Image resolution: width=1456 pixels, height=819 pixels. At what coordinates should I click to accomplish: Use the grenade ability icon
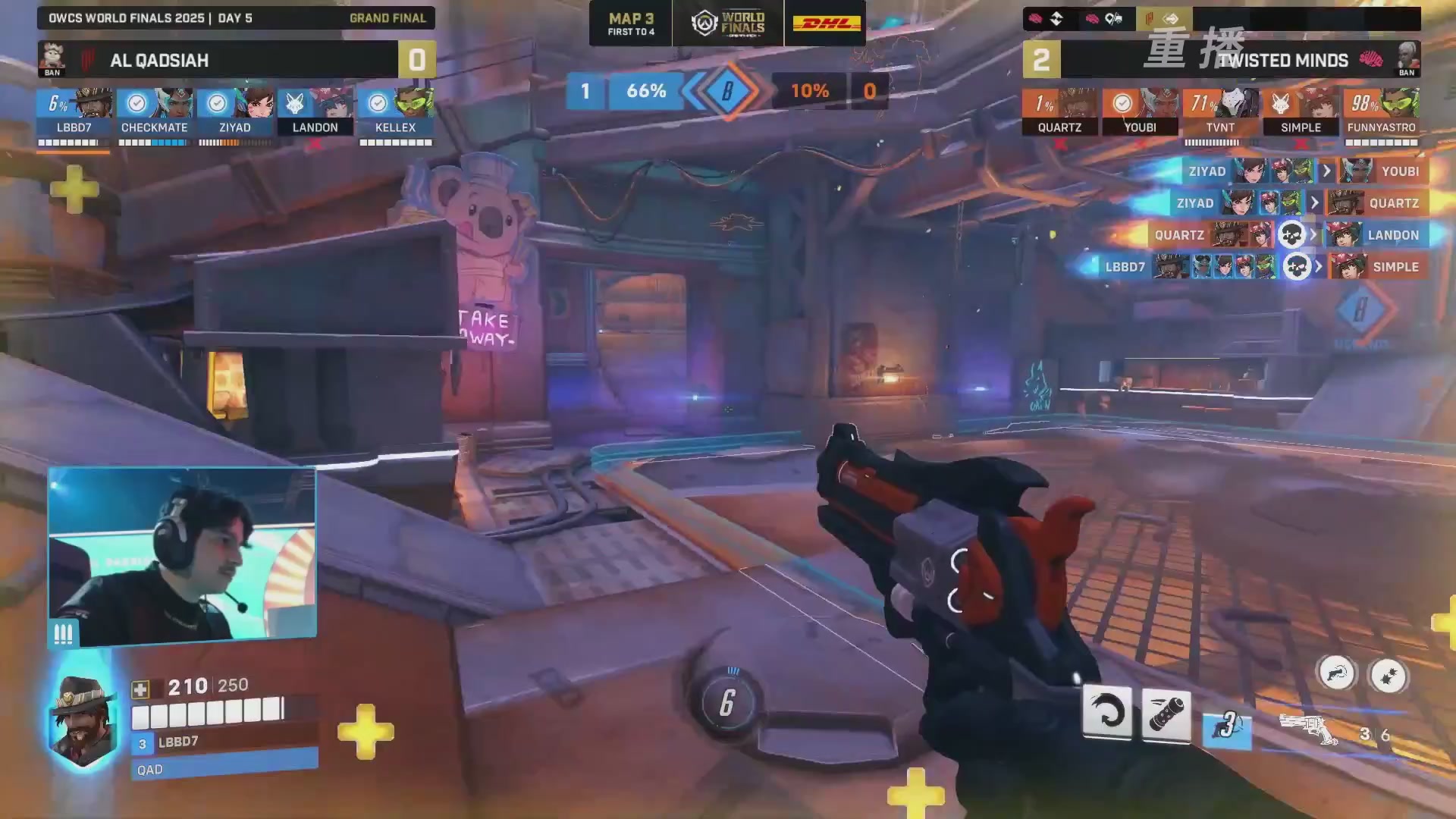tap(1166, 715)
